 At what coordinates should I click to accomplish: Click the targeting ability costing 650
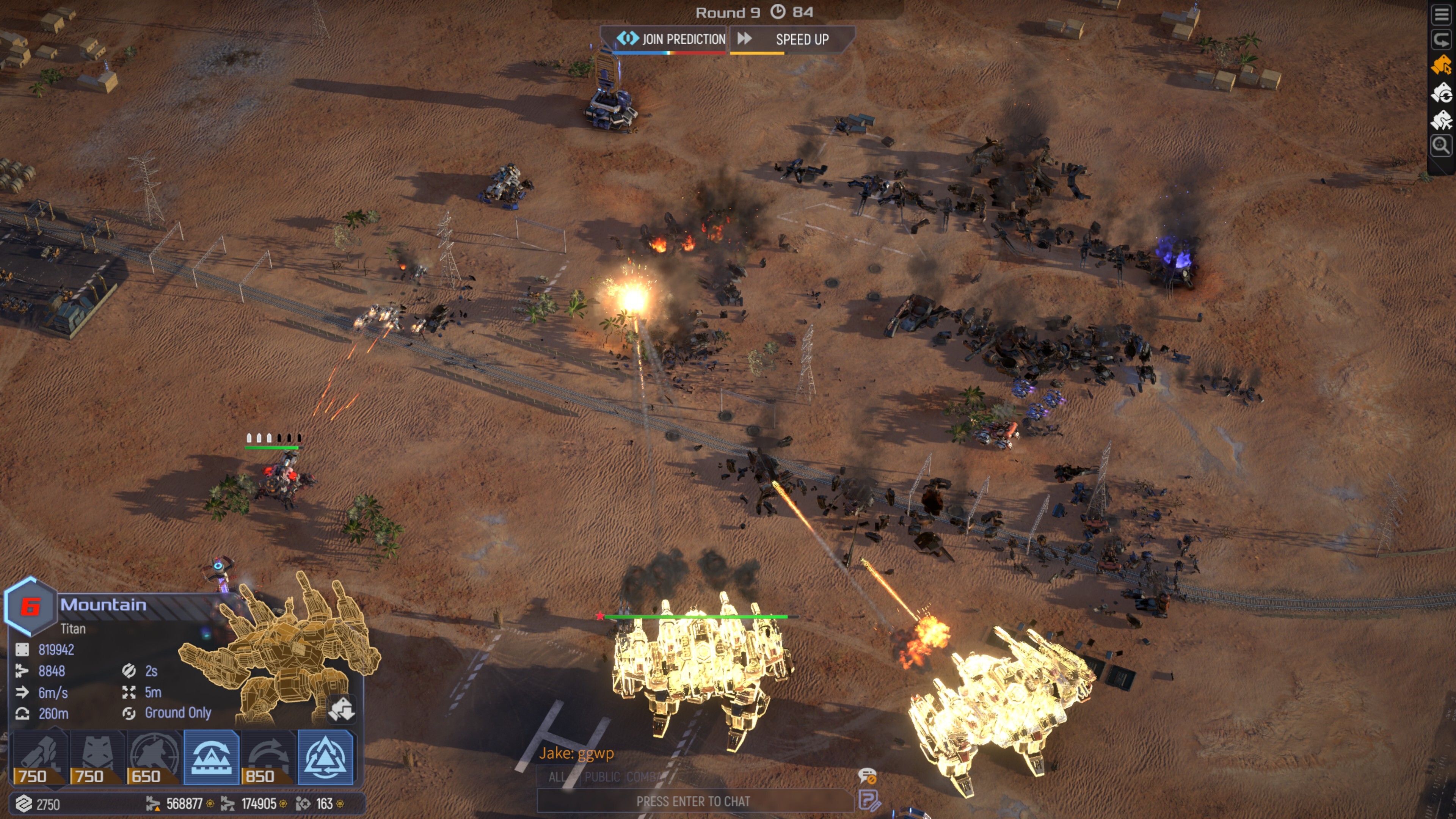click(x=155, y=758)
